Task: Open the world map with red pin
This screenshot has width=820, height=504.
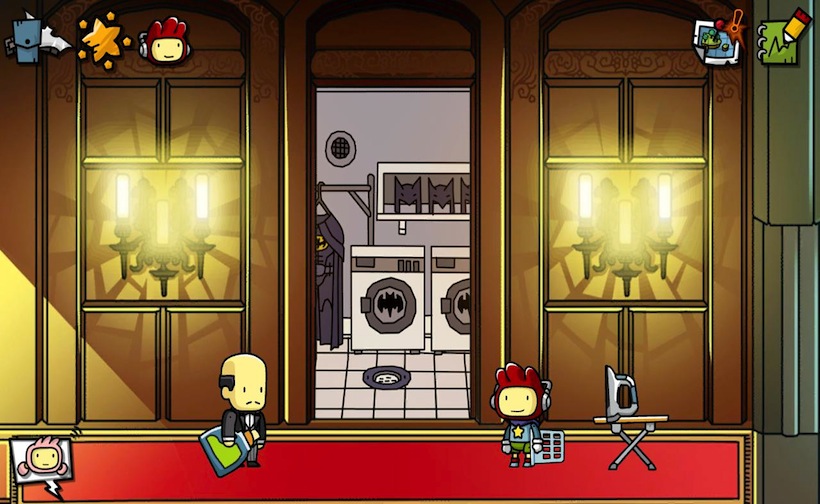Action: point(719,40)
